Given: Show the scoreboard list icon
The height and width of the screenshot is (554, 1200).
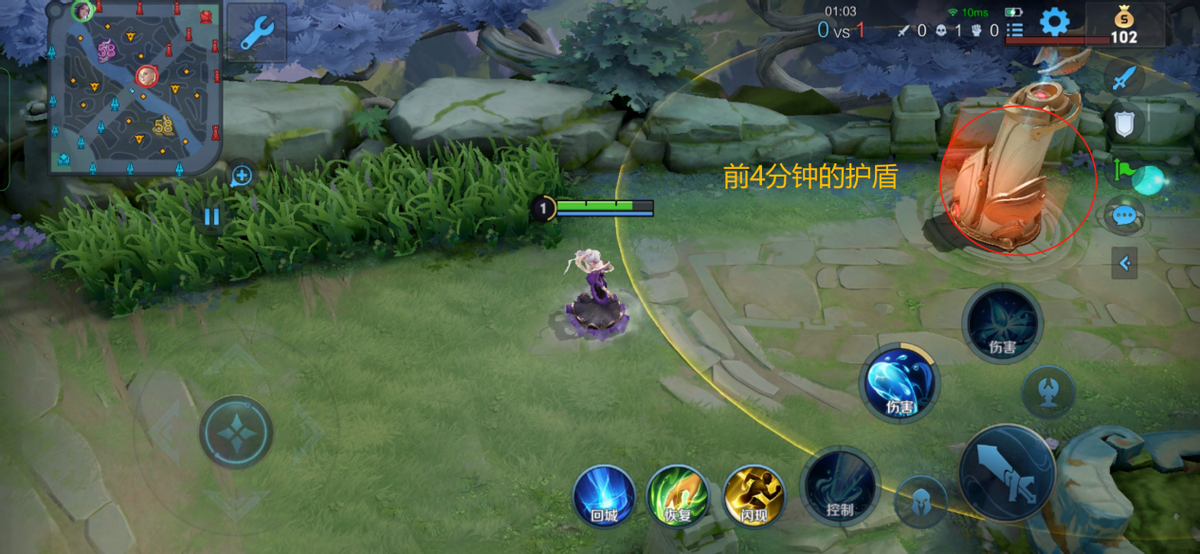Looking at the screenshot, I should click(1014, 31).
